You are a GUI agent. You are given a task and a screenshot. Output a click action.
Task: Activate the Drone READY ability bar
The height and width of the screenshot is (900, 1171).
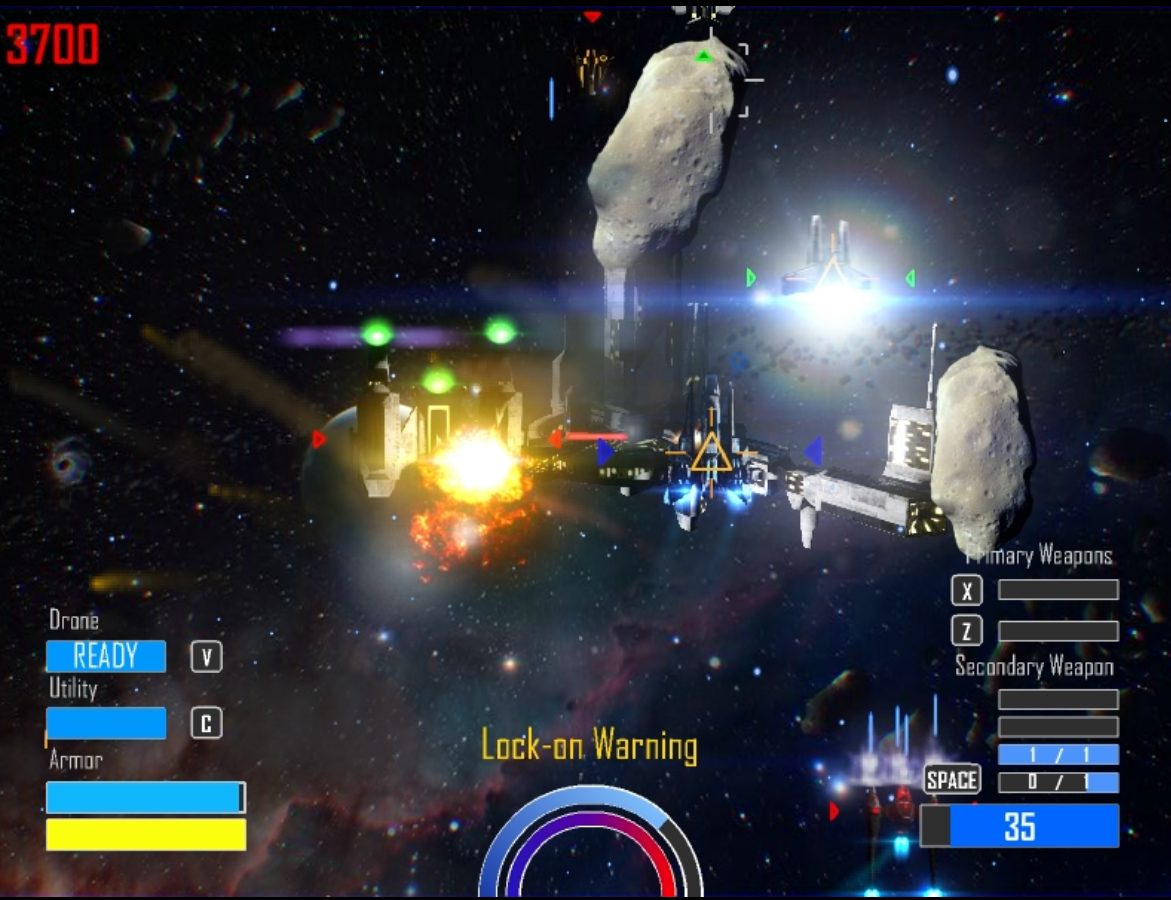(x=106, y=657)
